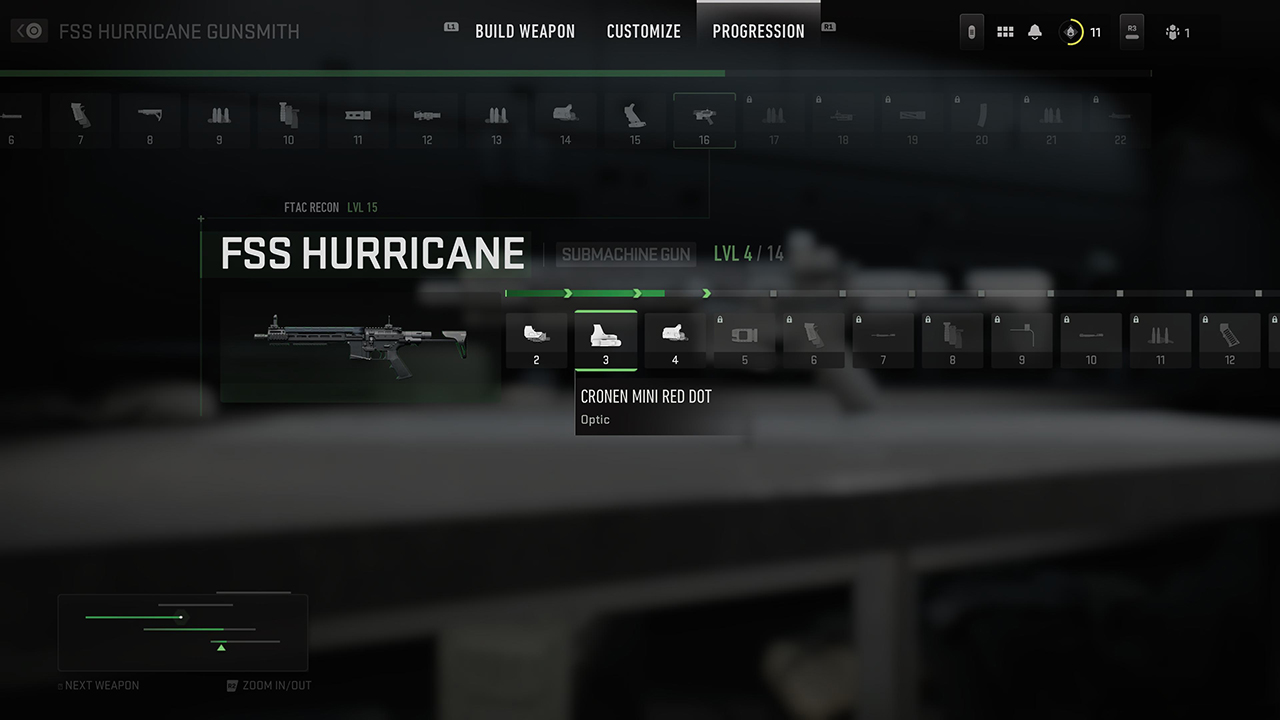Open the battery token icon in the header
1280x720 pixels.
[970, 32]
